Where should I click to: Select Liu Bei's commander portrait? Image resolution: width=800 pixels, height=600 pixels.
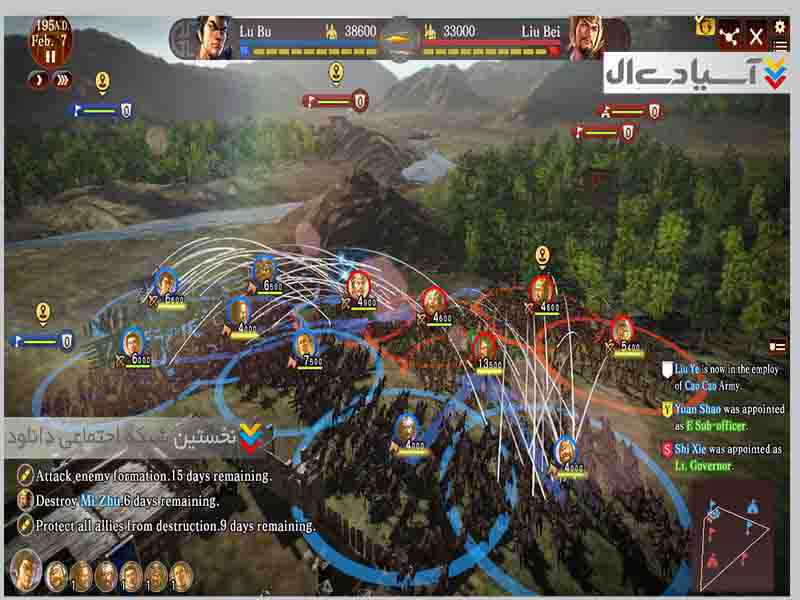click(x=588, y=37)
